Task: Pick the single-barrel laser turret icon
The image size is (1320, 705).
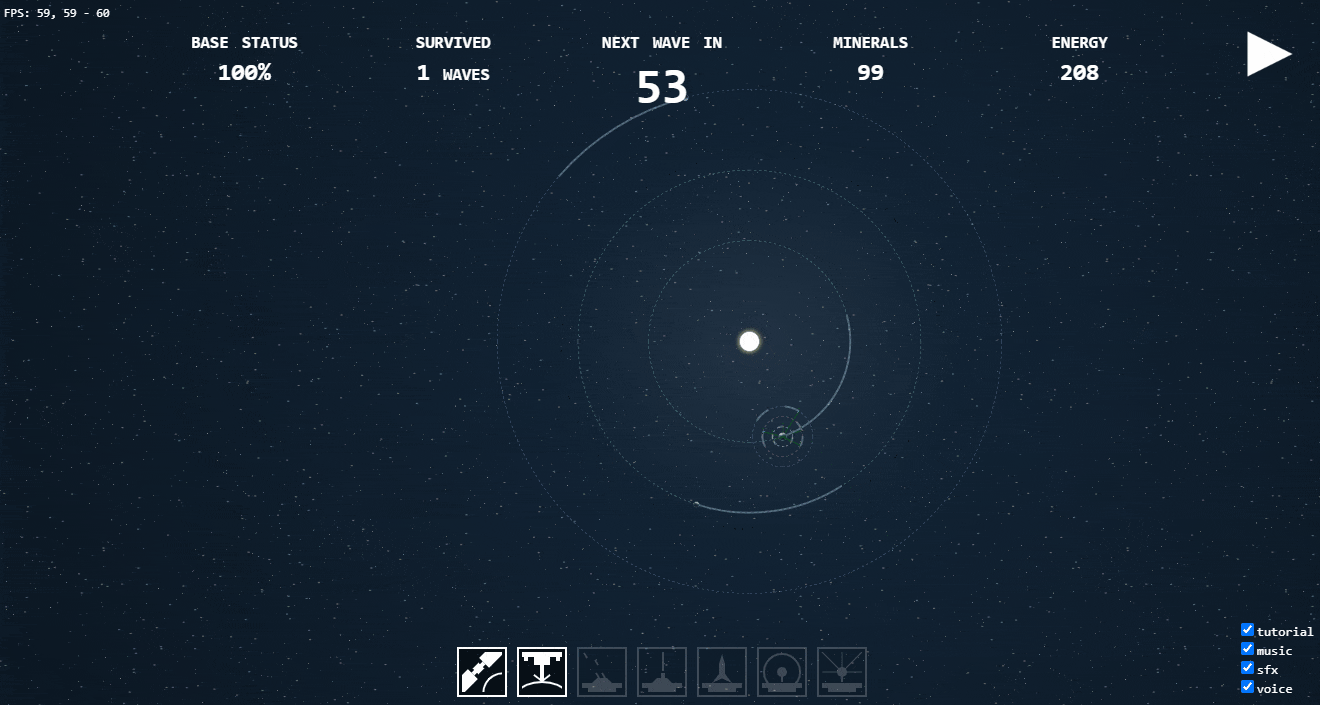Action: pyautogui.click(x=662, y=672)
